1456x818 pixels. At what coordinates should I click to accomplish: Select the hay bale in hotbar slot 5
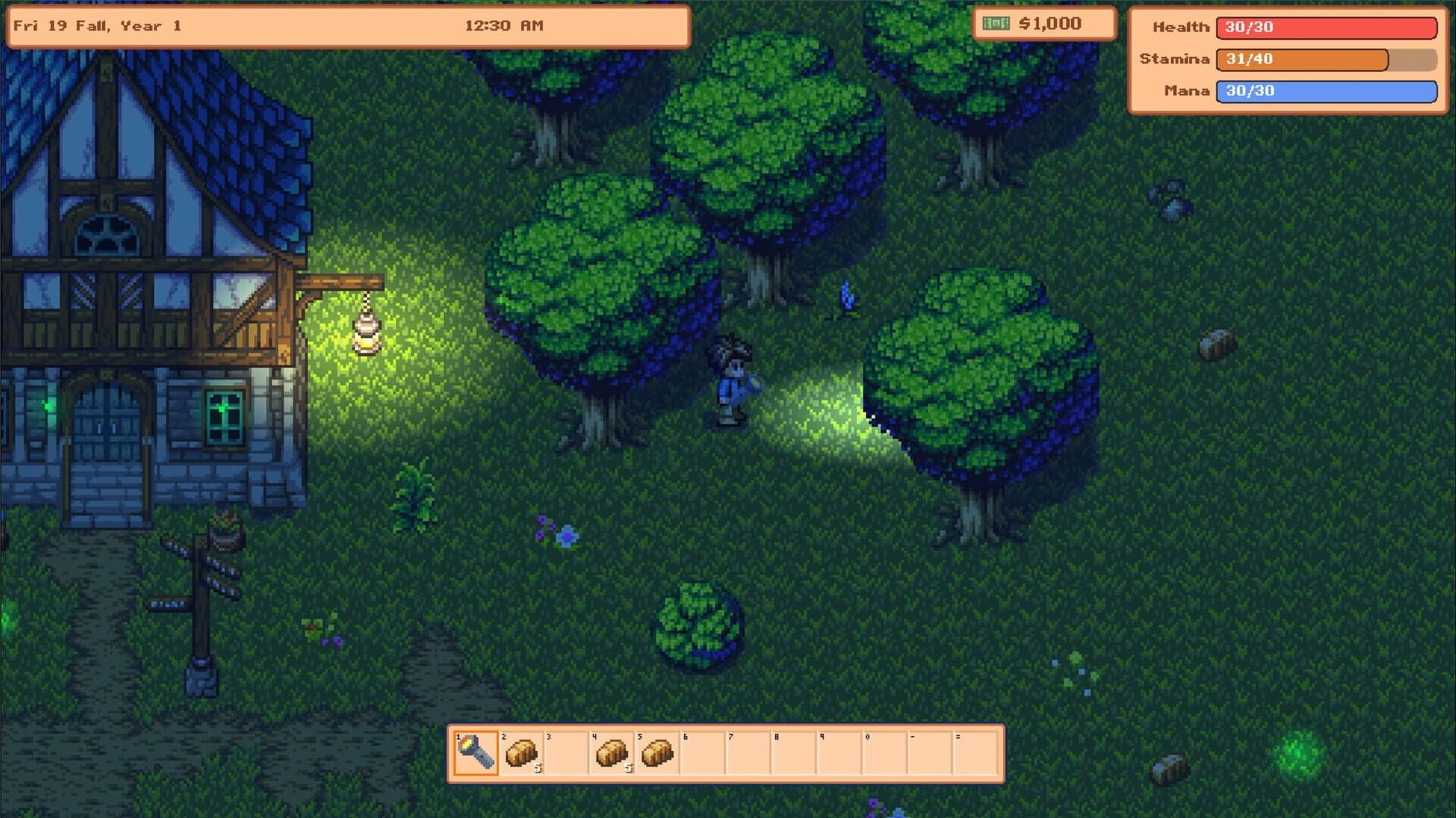(x=659, y=754)
